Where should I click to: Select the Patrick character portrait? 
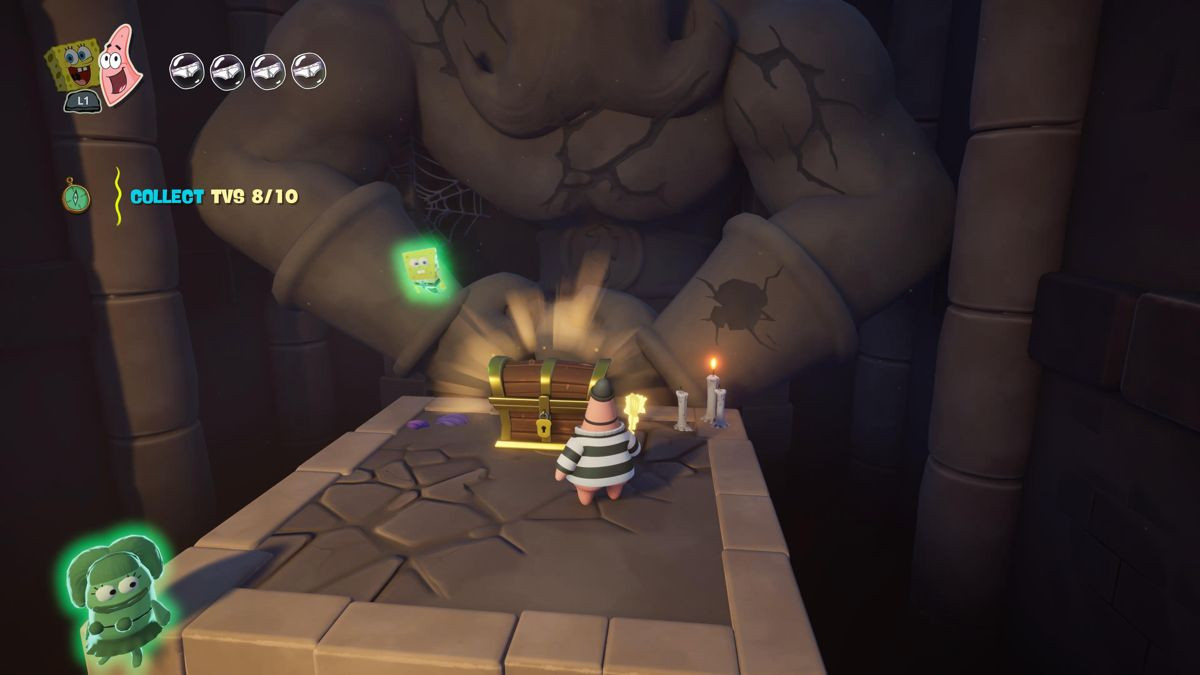(121, 63)
